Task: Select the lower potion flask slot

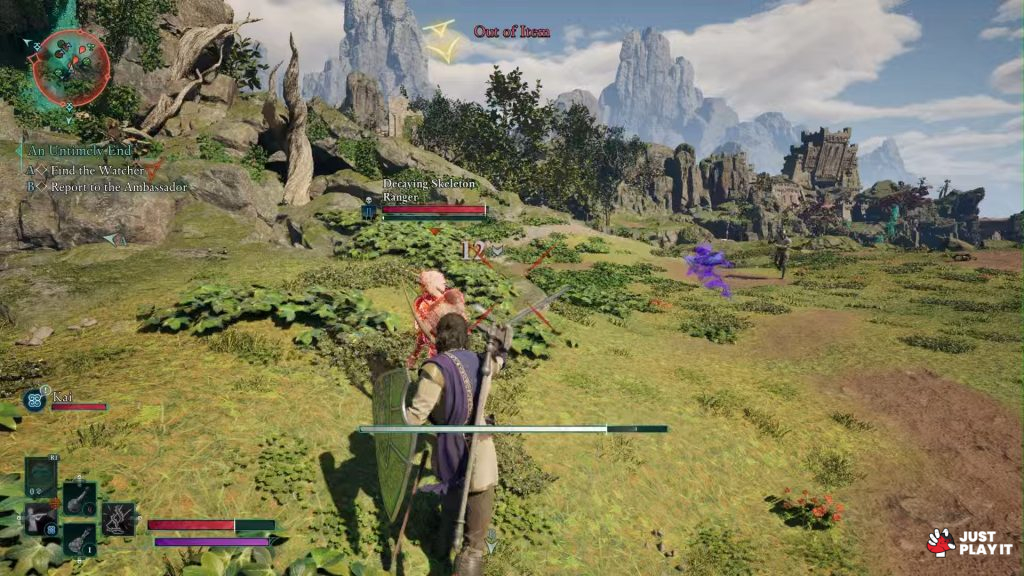Action: 79,539
